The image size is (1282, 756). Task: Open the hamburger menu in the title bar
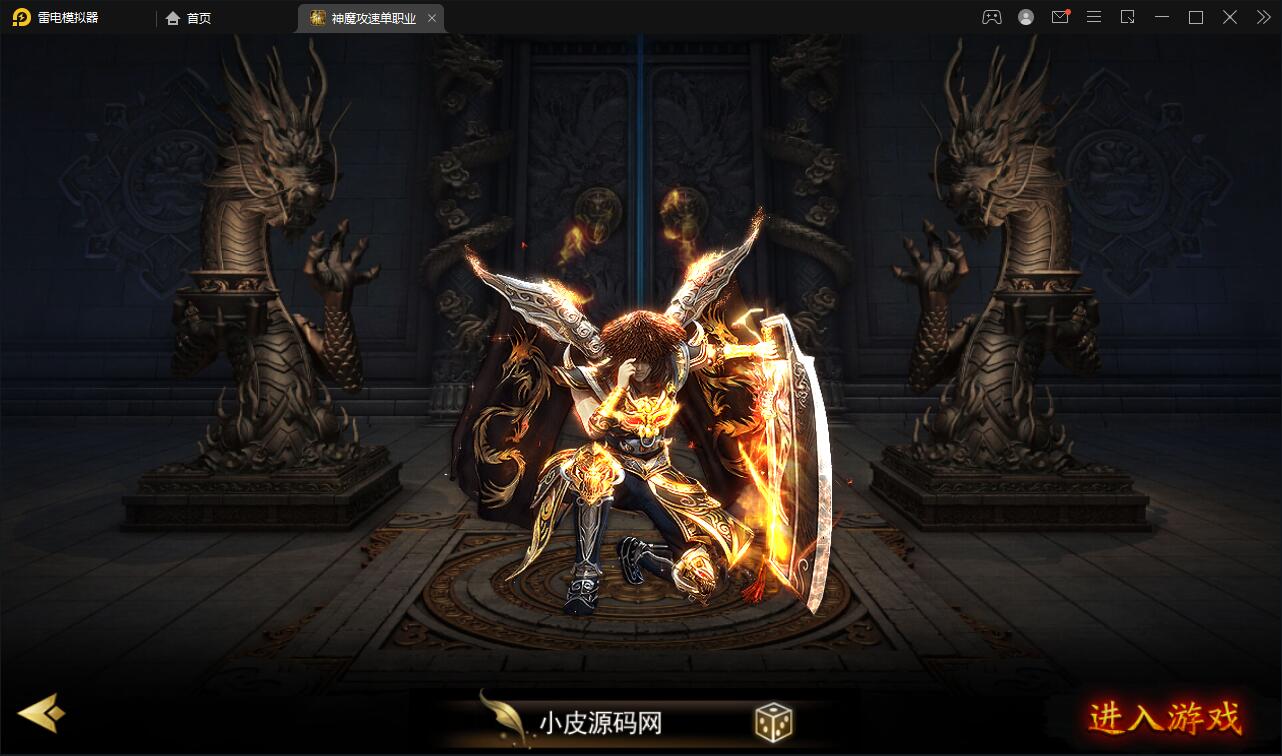click(1093, 17)
